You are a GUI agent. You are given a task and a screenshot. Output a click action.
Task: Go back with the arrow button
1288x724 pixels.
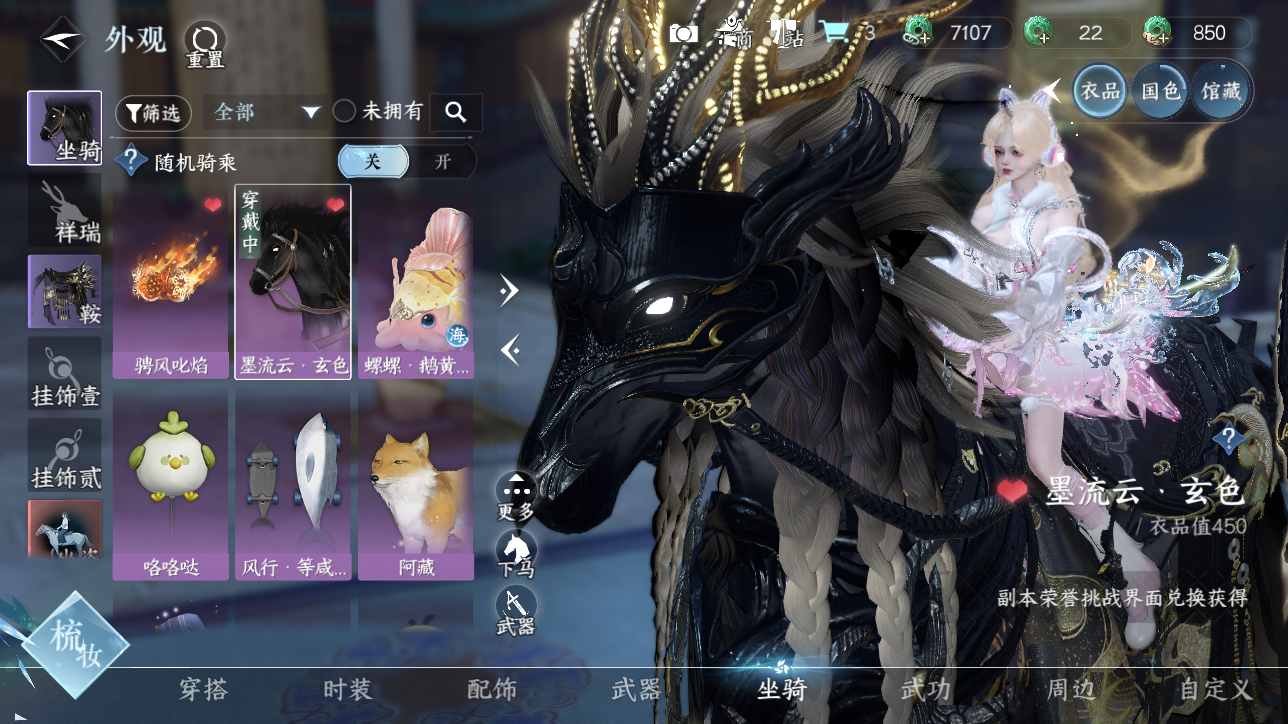tap(62, 40)
